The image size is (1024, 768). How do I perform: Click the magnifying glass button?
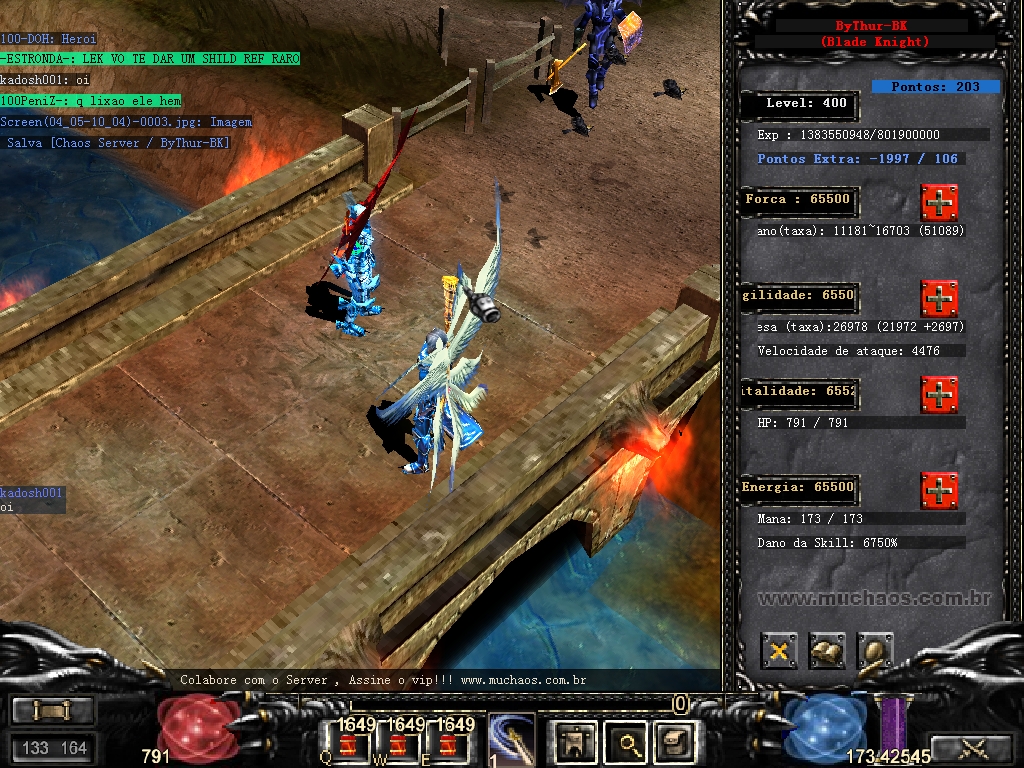(629, 743)
